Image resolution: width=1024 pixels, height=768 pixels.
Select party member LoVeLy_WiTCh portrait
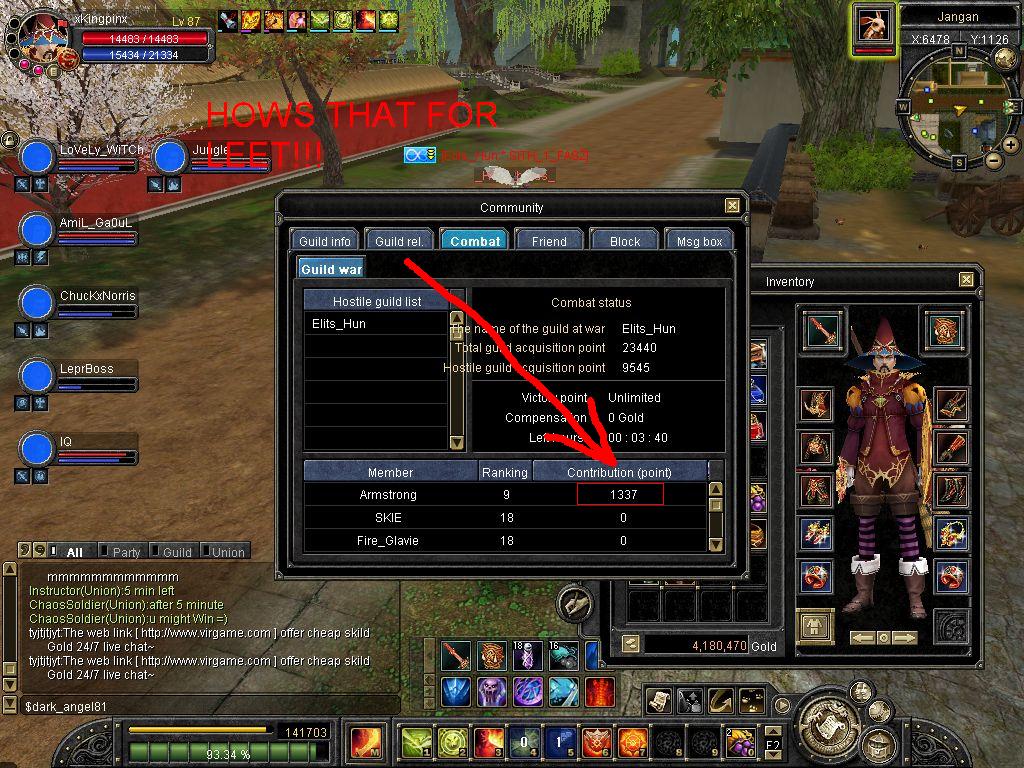click(x=37, y=157)
